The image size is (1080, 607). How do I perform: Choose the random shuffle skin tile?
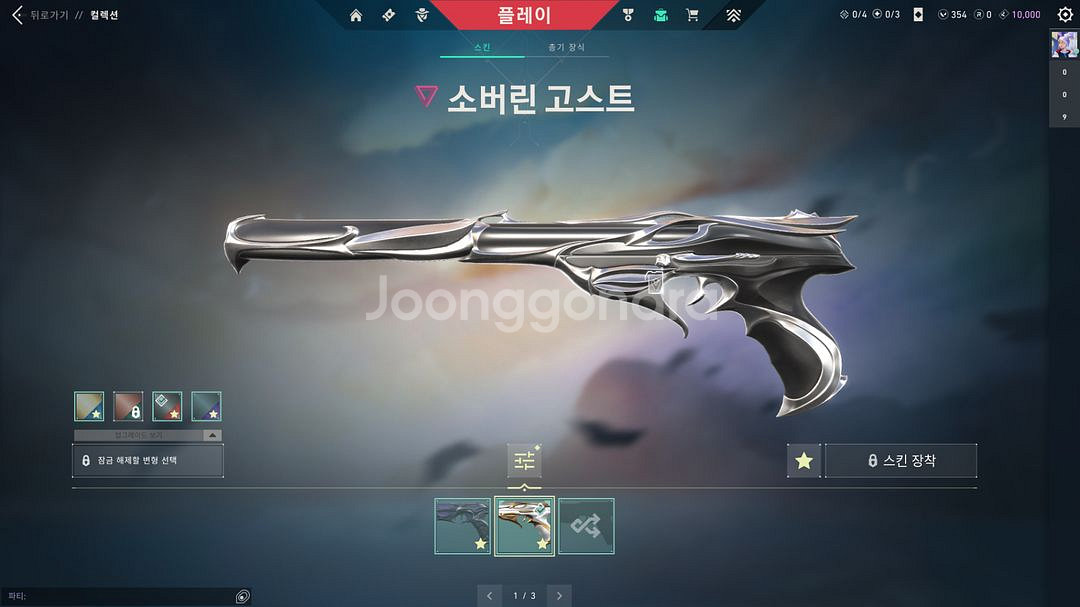pos(586,526)
